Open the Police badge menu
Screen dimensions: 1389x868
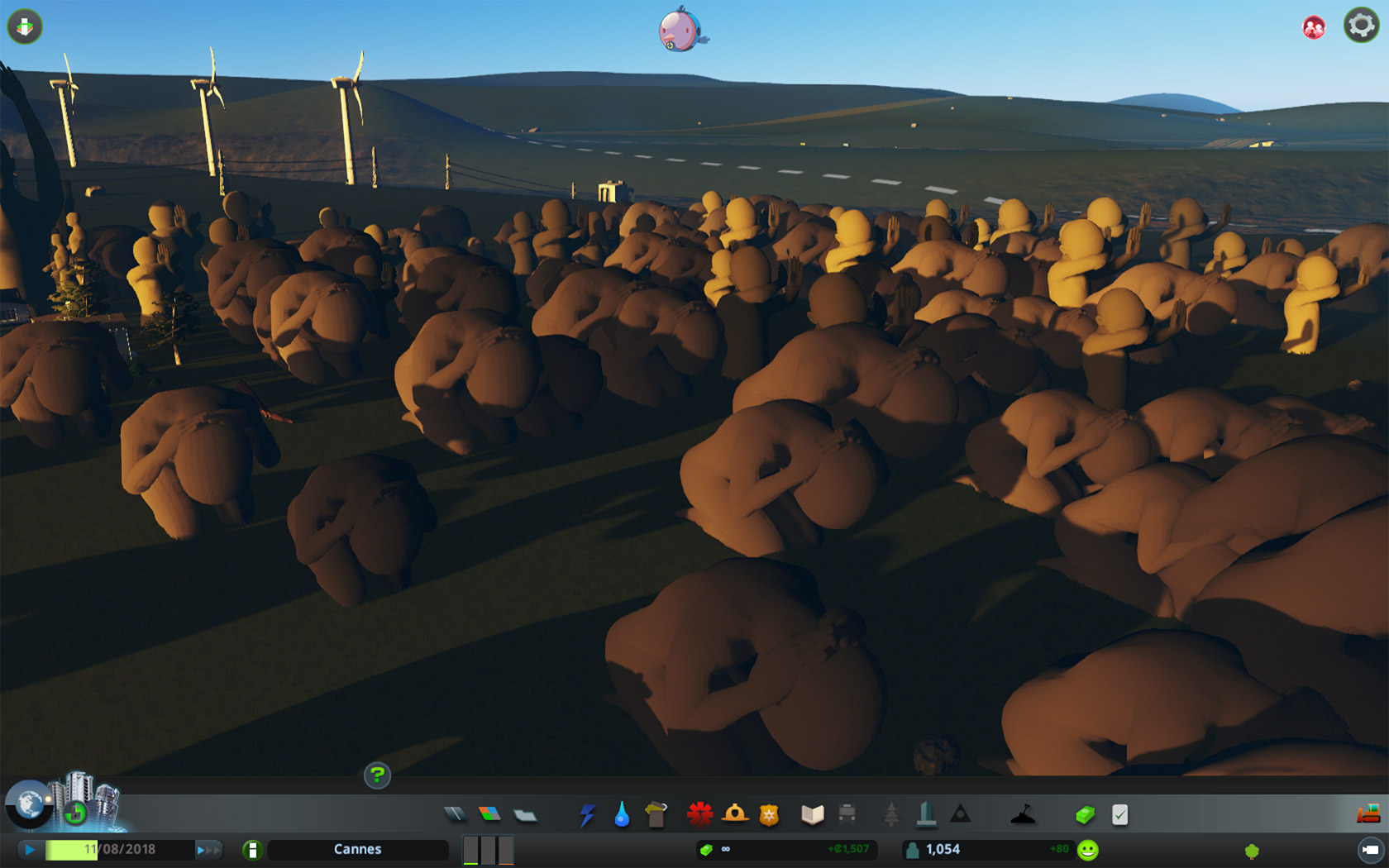click(769, 815)
